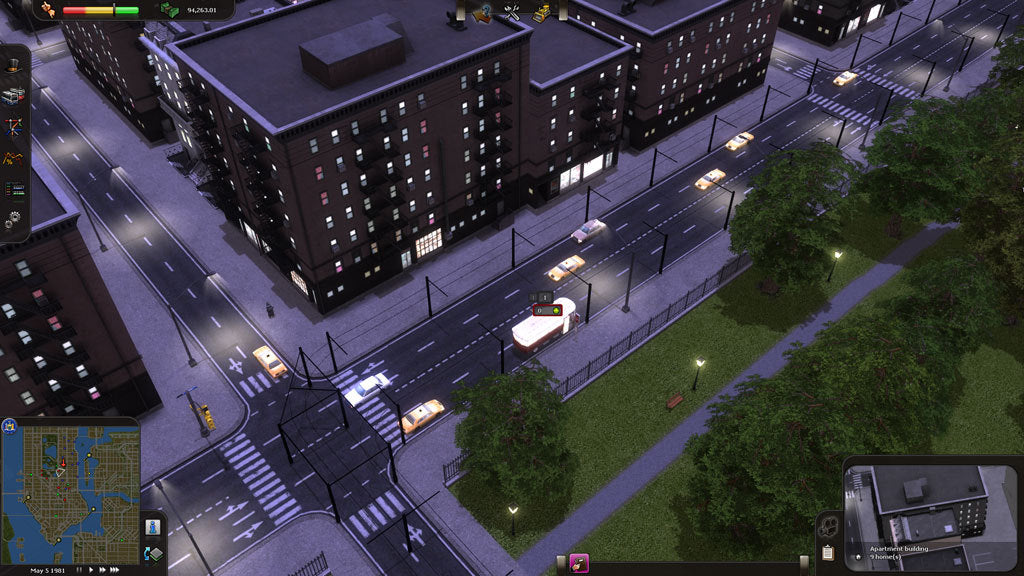1024x576 pixels.
Task: Select the wrench and screwdriver repair tool
Action: click(513, 13)
